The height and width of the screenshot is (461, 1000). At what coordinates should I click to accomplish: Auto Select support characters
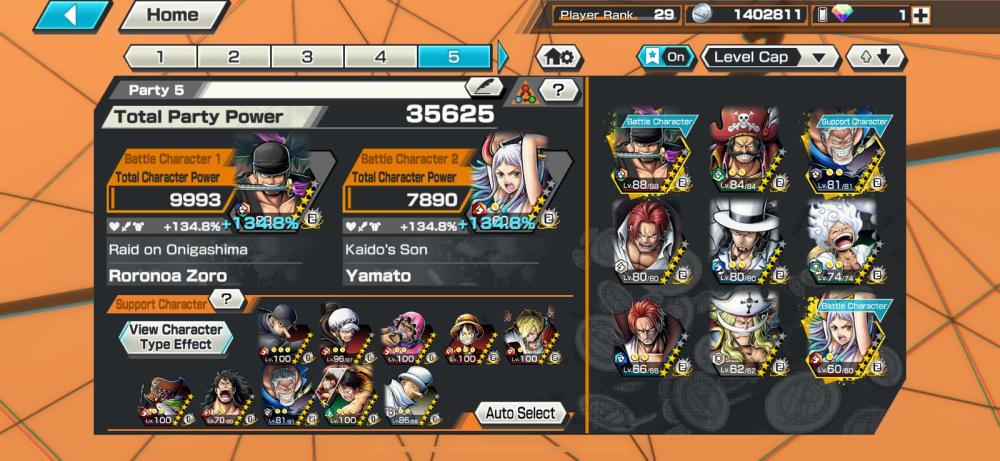click(520, 413)
